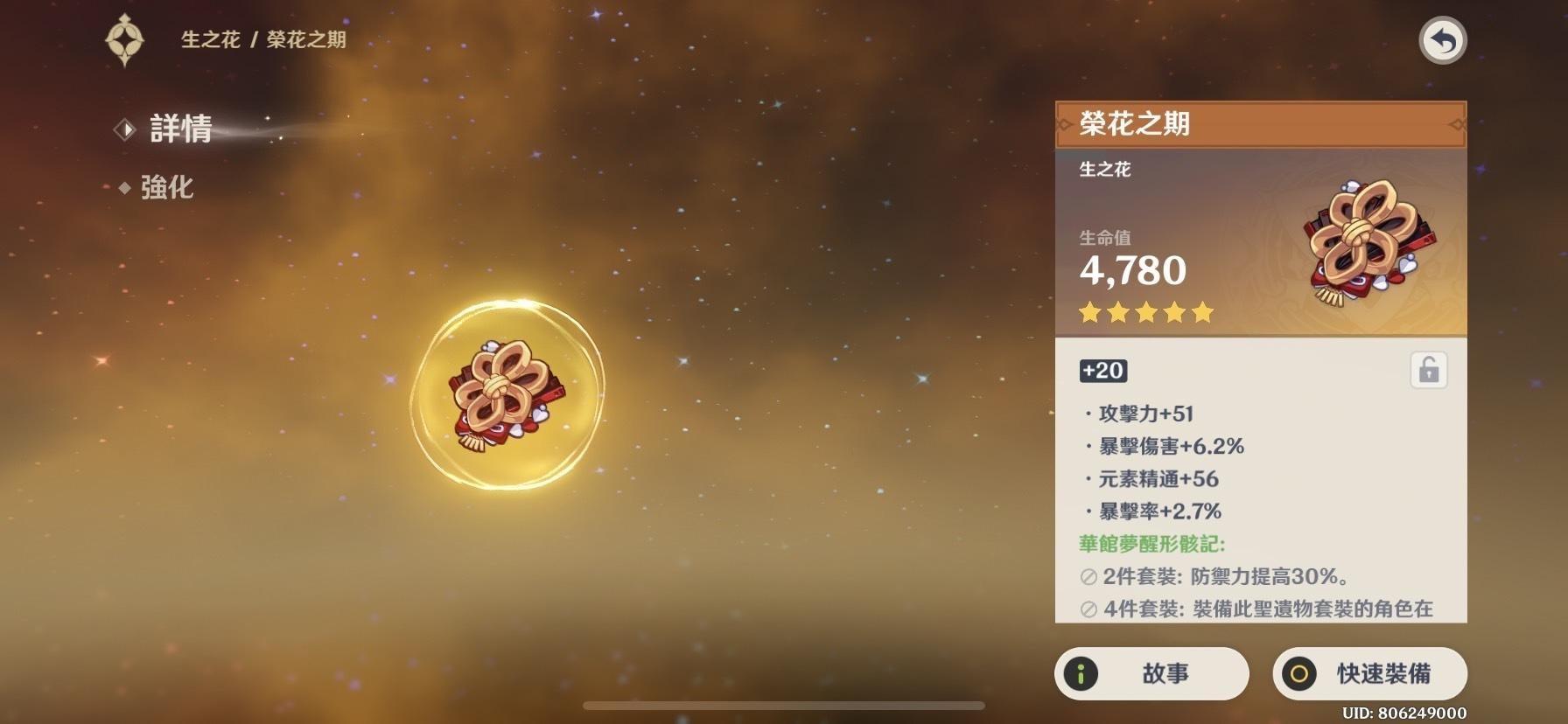This screenshot has height=724, width=1568.
Task: Open the +20 level badge
Action: tap(1104, 370)
